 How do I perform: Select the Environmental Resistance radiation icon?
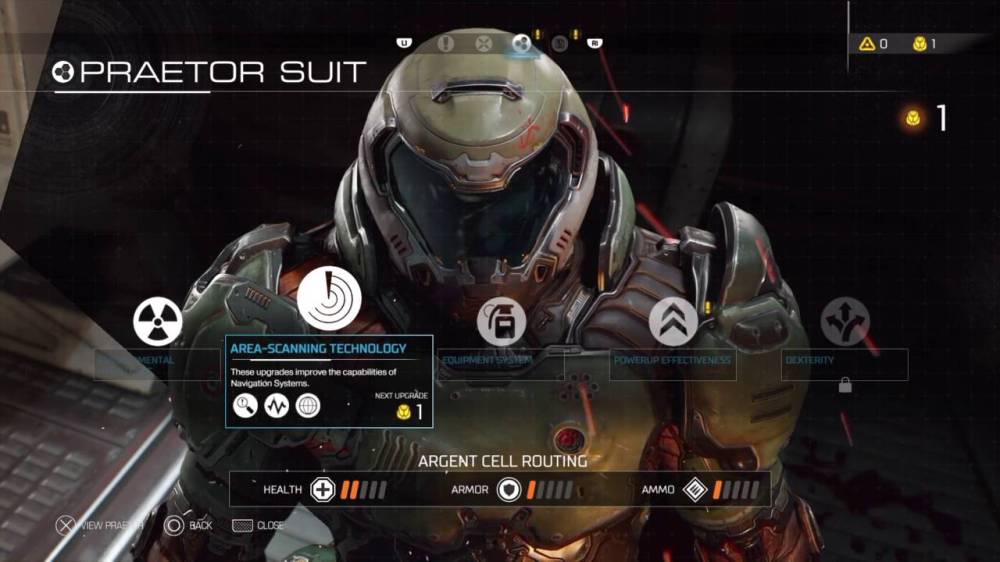(158, 322)
